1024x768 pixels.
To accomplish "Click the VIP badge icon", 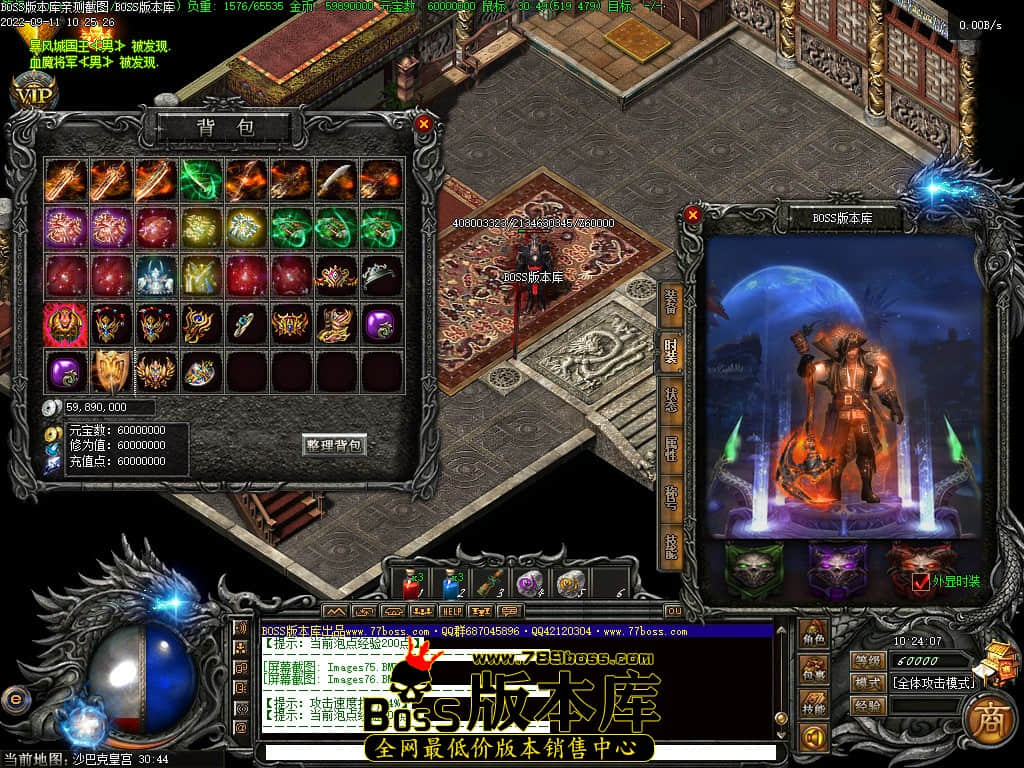I will [x=33, y=93].
